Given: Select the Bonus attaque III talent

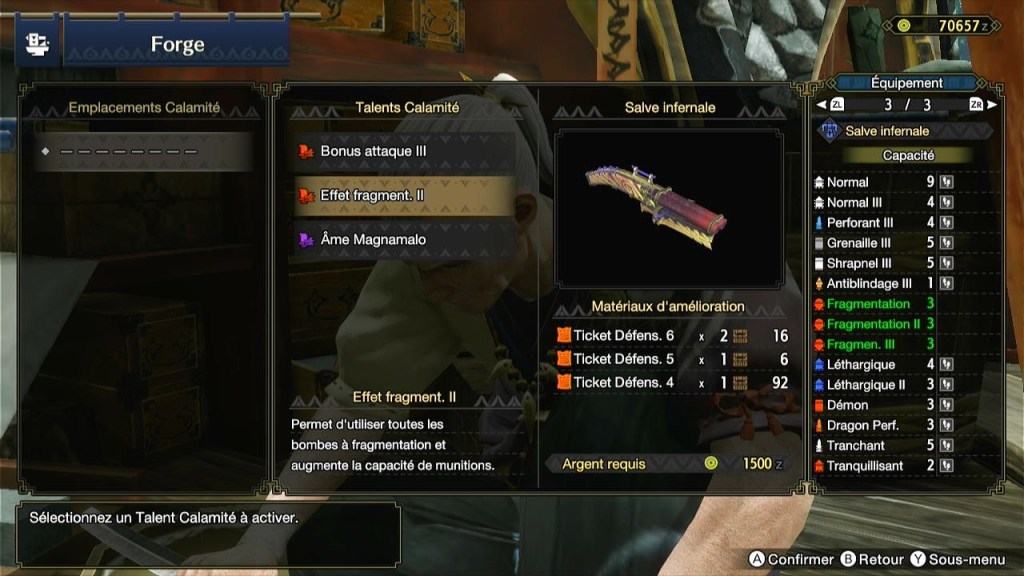Looking at the screenshot, I should 405,152.
